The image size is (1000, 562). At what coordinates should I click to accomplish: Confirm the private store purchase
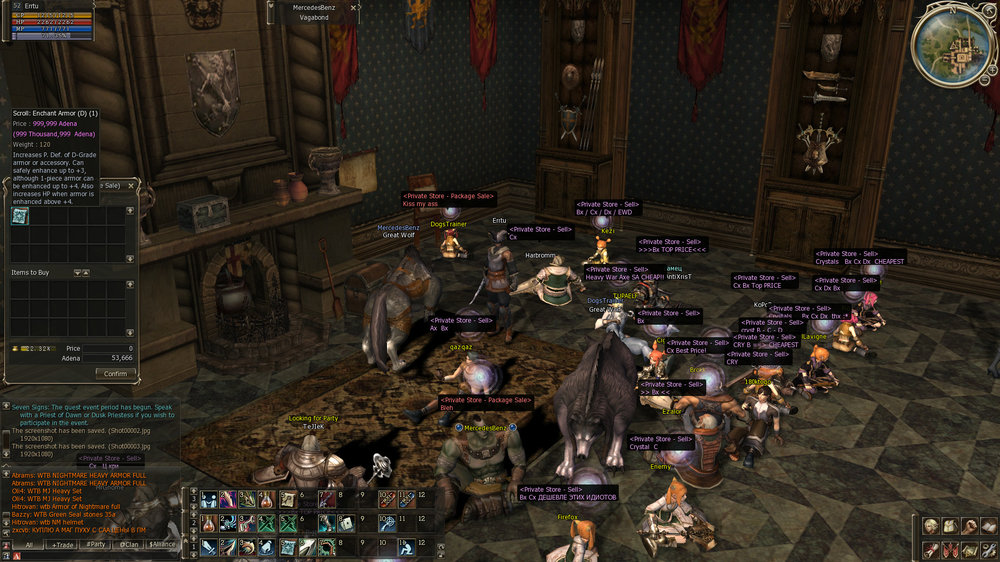pos(116,373)
